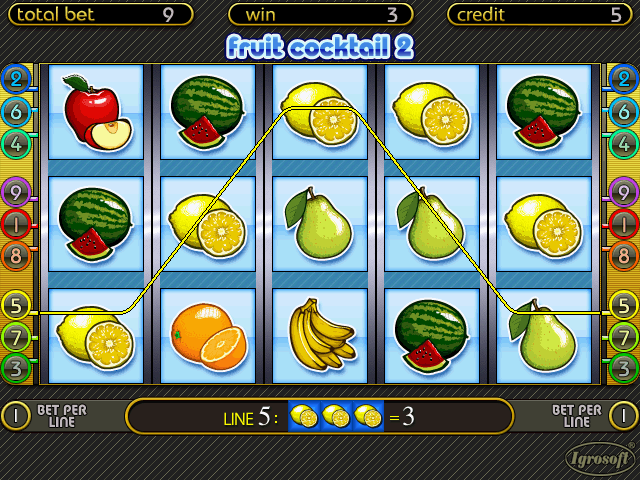Click the right Bet Per Line coin indicator
640x480 pixels.
625,415
